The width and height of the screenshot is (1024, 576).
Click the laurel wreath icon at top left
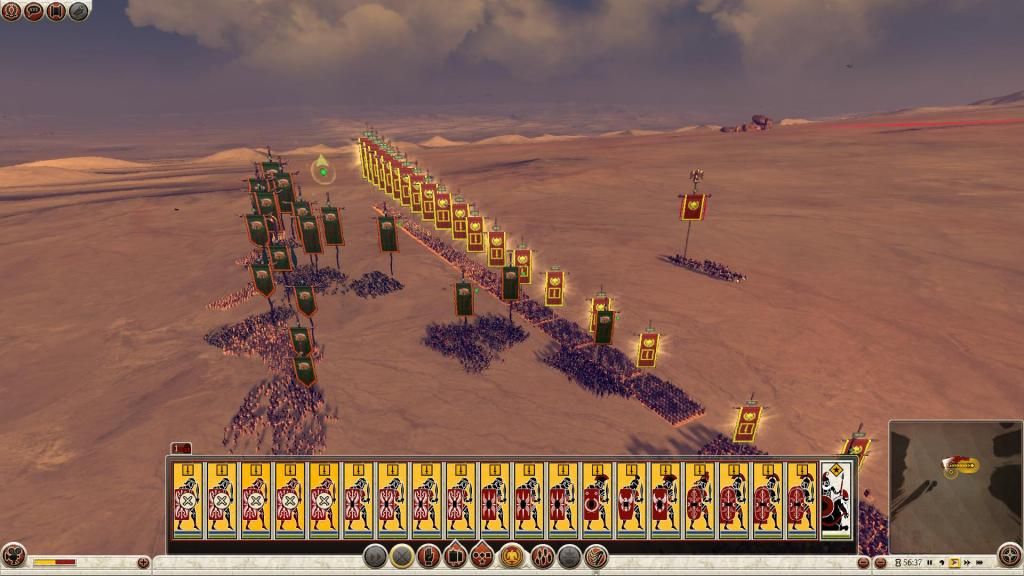[11, 12]
